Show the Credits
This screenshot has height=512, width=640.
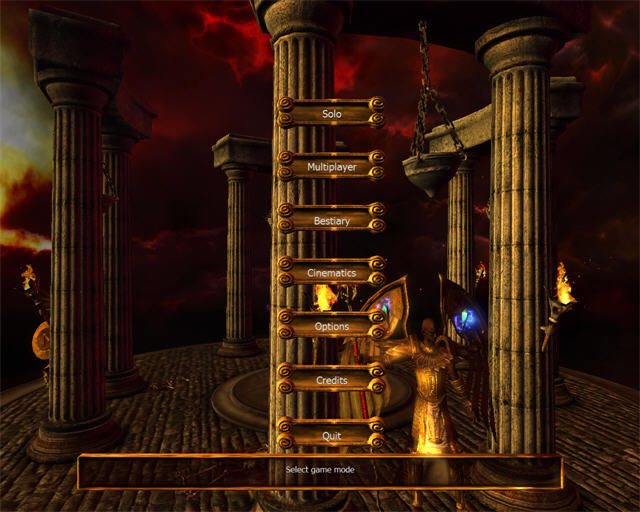point(331,381)
